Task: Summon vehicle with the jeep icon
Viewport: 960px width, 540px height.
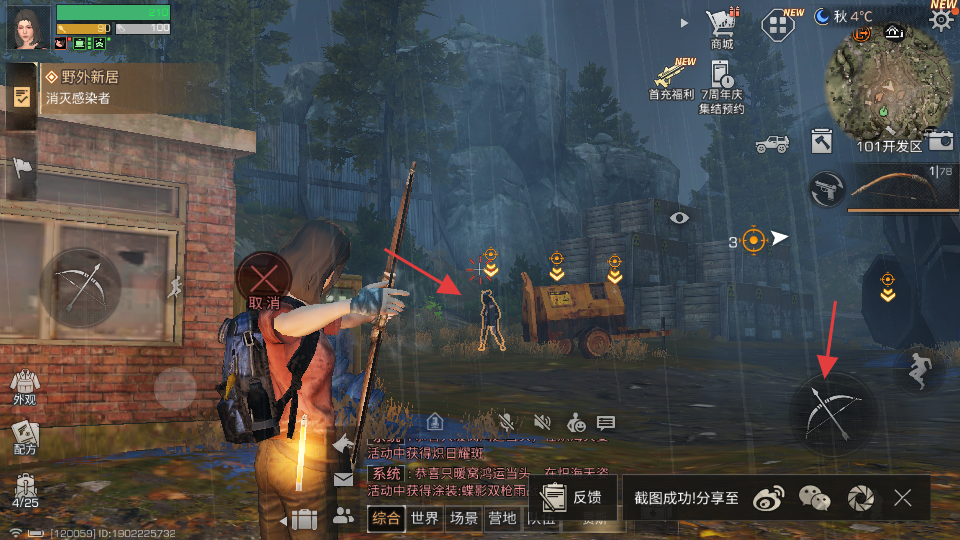Action: coord(772,143)
